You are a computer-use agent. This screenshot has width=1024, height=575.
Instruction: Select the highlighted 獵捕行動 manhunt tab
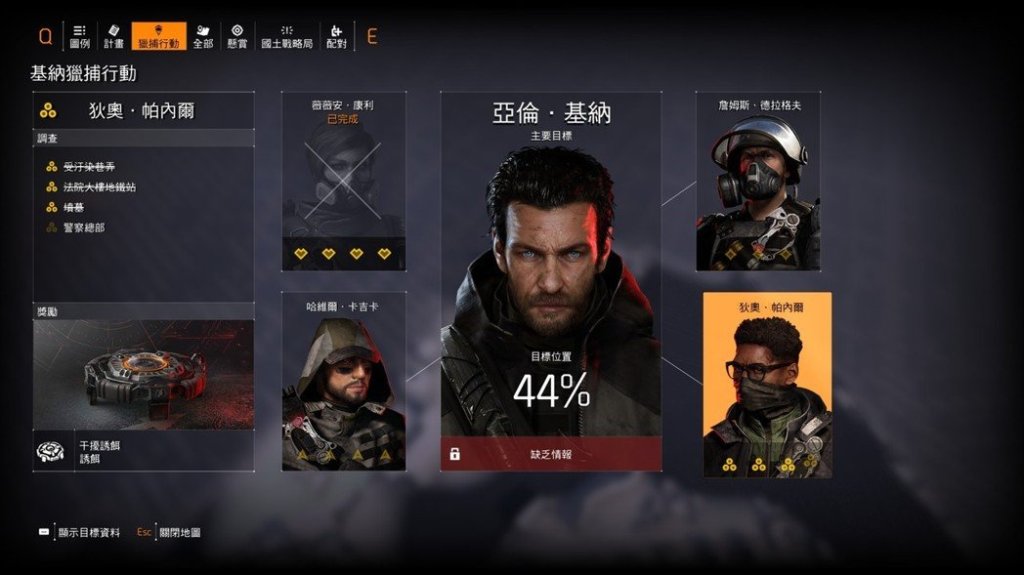159,37
